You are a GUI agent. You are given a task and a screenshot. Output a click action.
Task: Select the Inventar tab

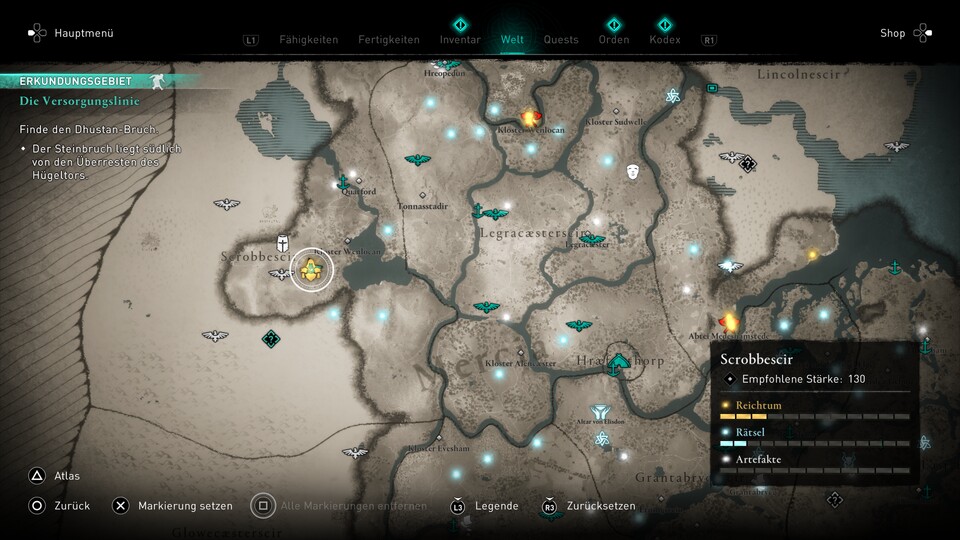(460, 40)
